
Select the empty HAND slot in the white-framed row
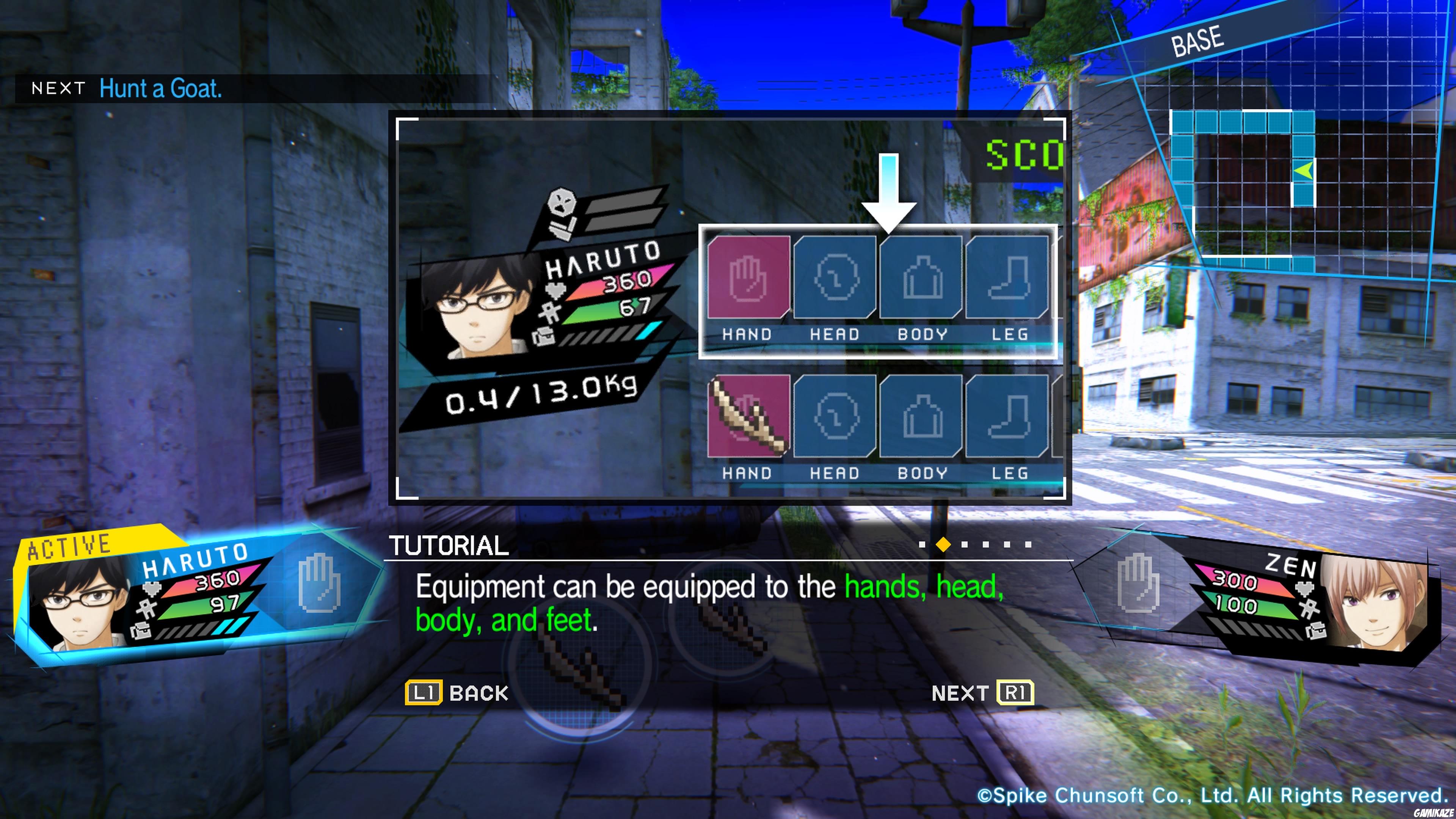tap(748, 277)
